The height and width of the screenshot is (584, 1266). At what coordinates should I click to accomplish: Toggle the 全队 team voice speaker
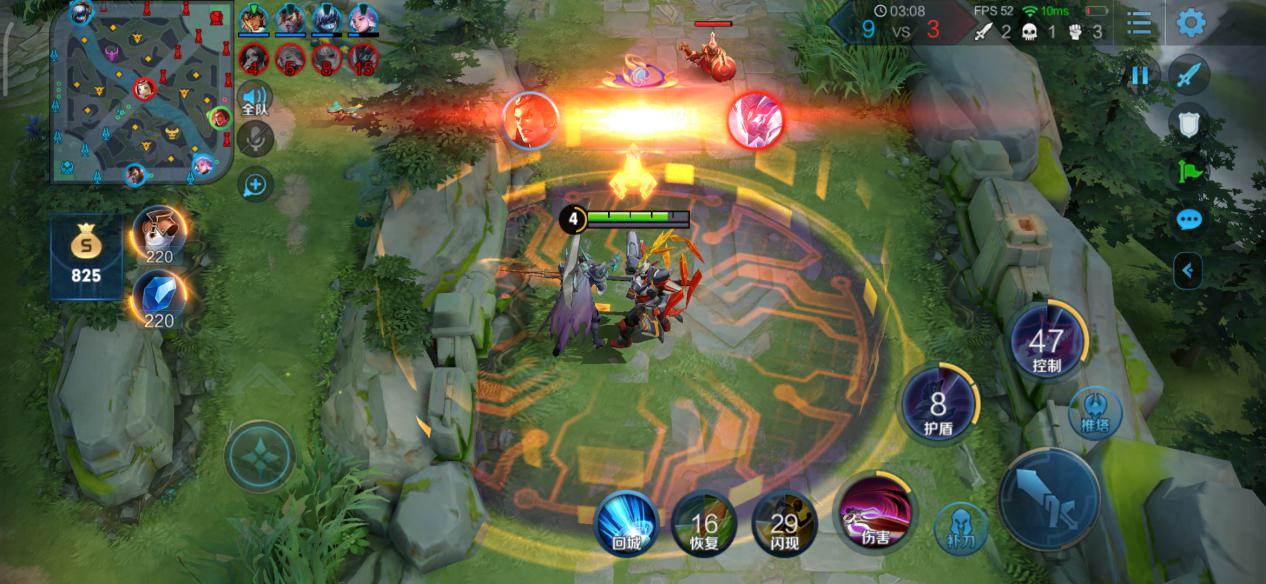click(255, 99)
